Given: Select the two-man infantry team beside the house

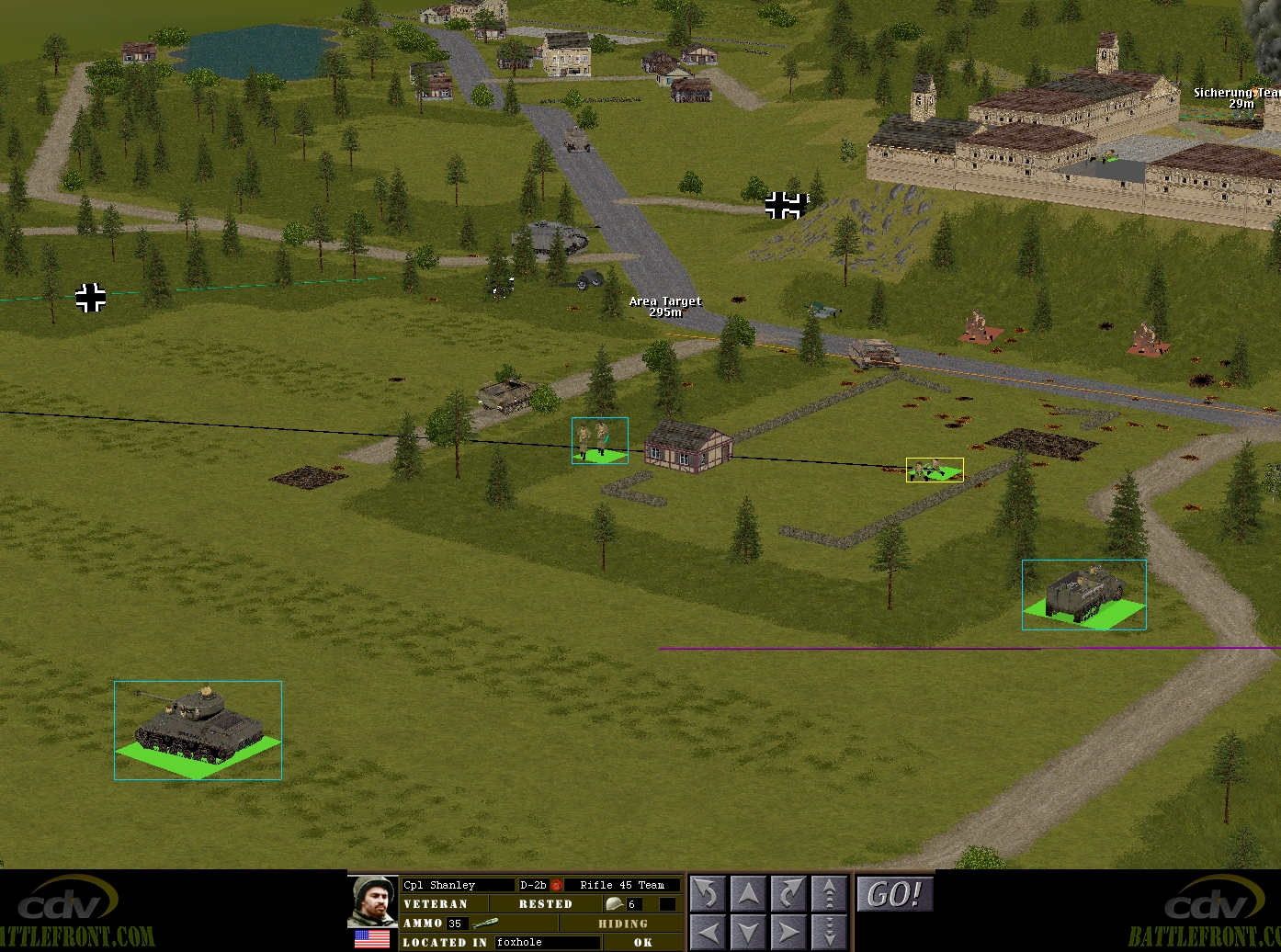Looking at the screenshot, I should click(x=598, y=440).
